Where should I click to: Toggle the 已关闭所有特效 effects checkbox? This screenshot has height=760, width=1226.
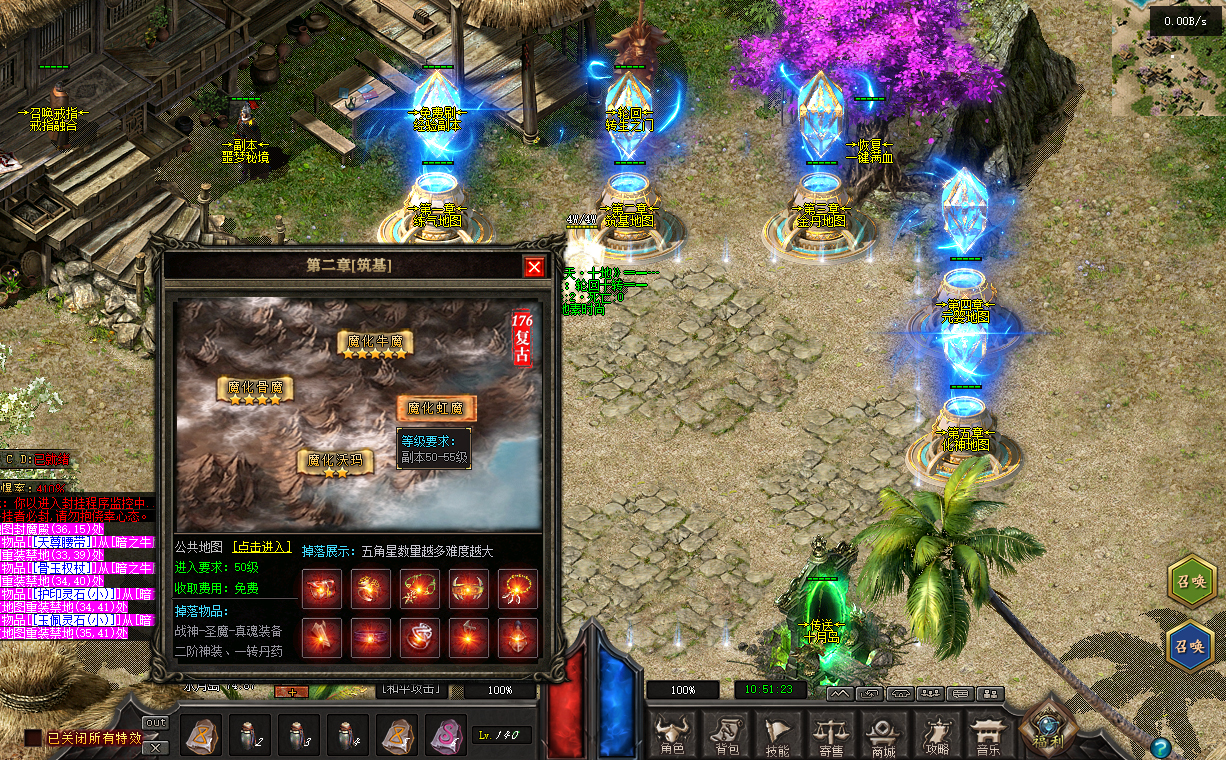coord(34,737)
